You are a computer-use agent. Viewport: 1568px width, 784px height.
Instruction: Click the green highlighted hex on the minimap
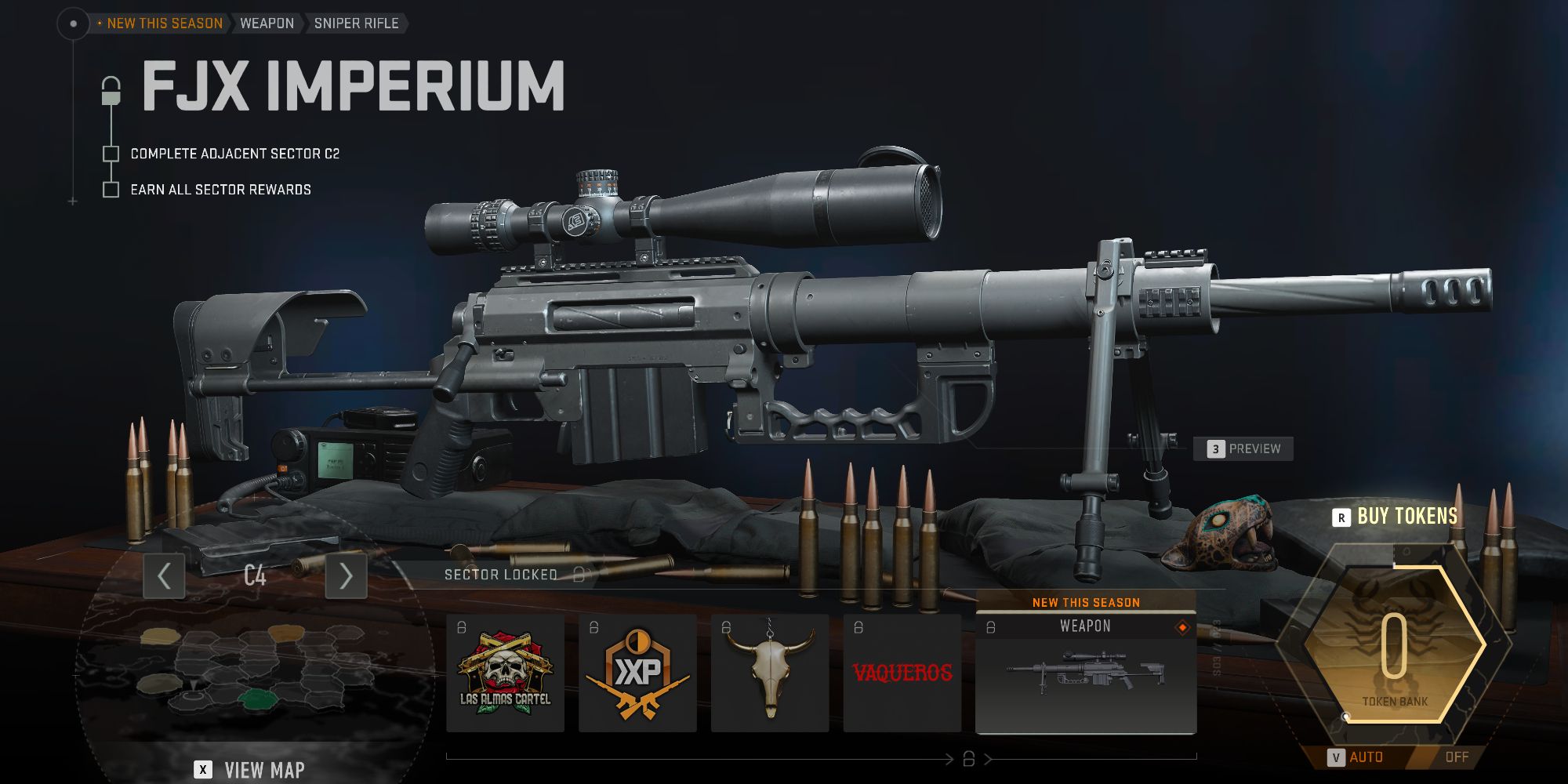click(x=258, y=699)
